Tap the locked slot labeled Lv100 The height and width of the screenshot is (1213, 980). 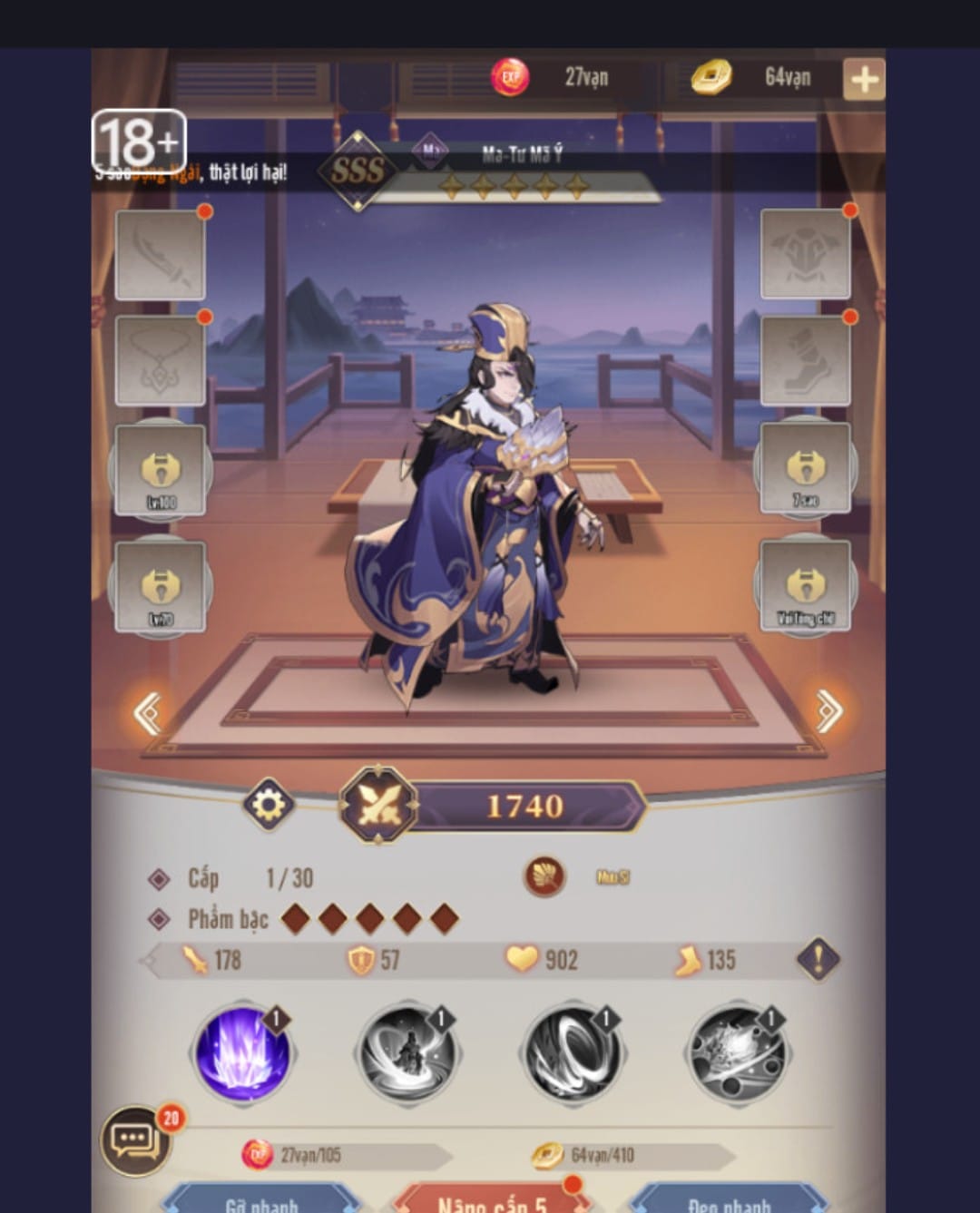[x=161, y=470]
